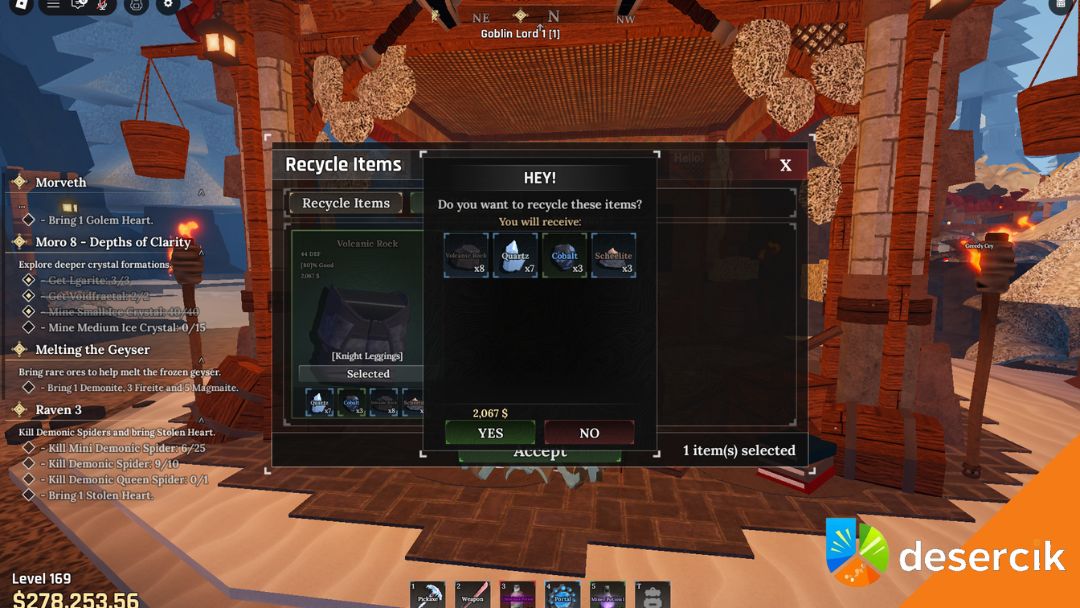Image resolution: width=1080 pixels, height=608 pixels.
Task: Confirm recycling with the YES button
Action: pyautogui.click(x=490, y=433)
